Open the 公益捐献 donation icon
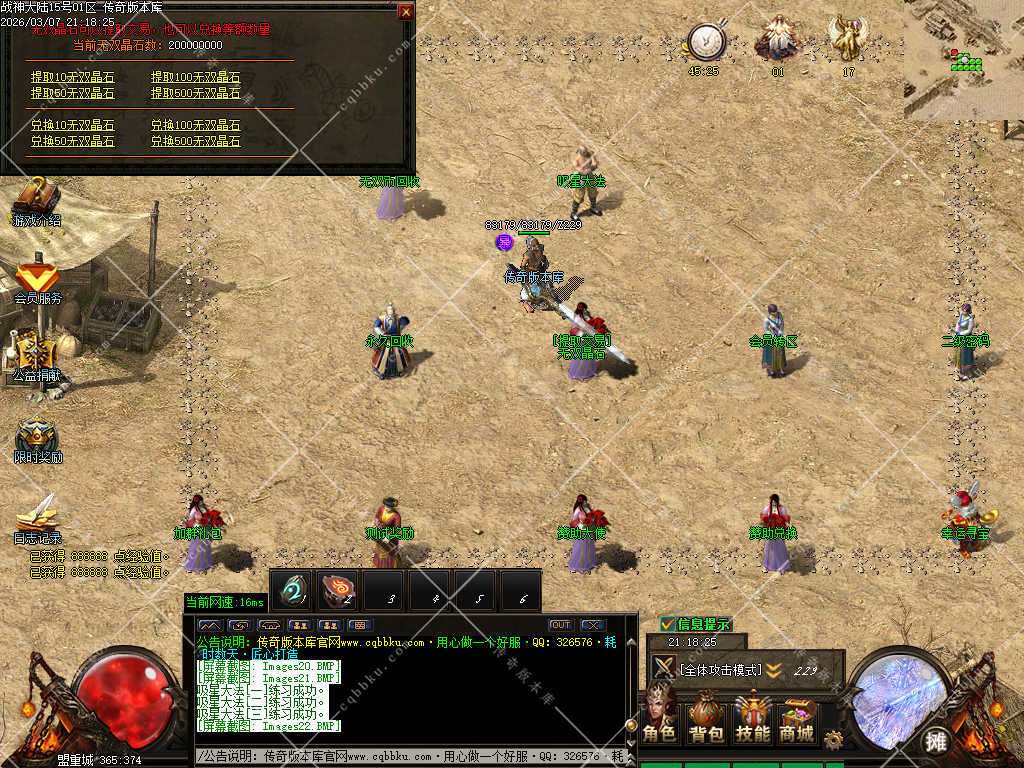Image resolution: width=1024 pixels, height=768 pixels. [36, 355]
